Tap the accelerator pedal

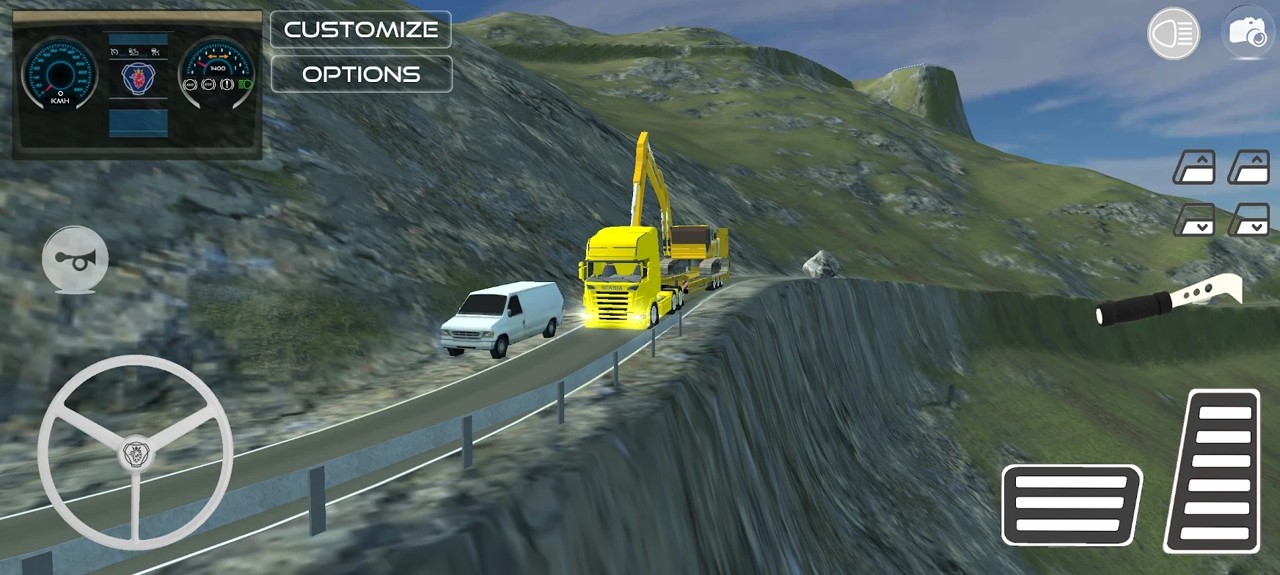click(x=1213, y=471)
